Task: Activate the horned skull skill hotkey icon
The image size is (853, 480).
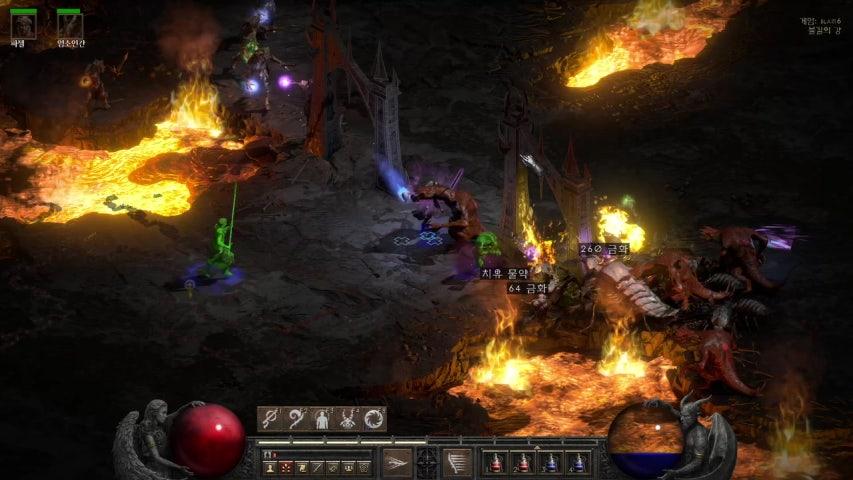Action: (348, 419)
